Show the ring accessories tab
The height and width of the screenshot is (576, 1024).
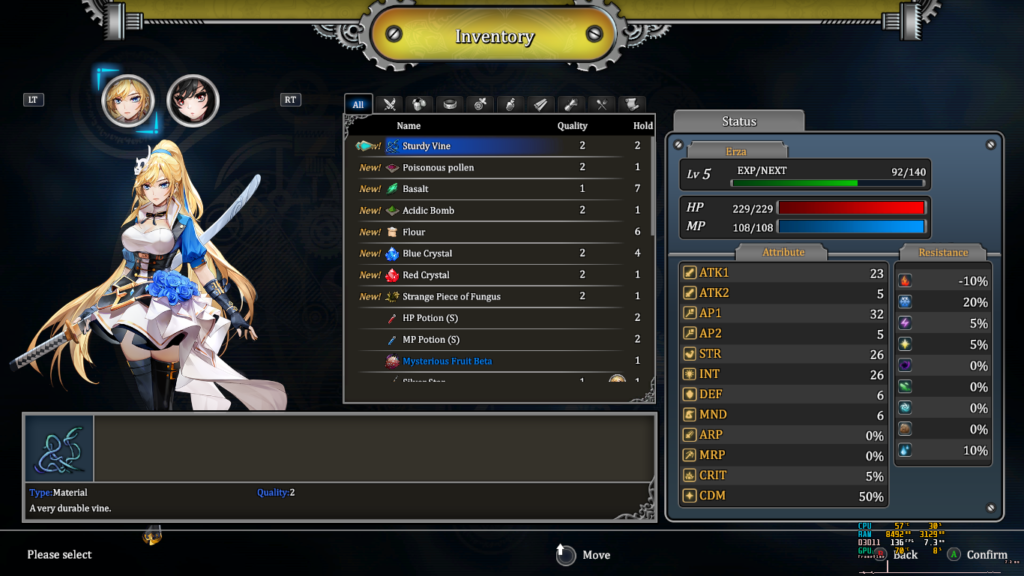click(450, 104)
